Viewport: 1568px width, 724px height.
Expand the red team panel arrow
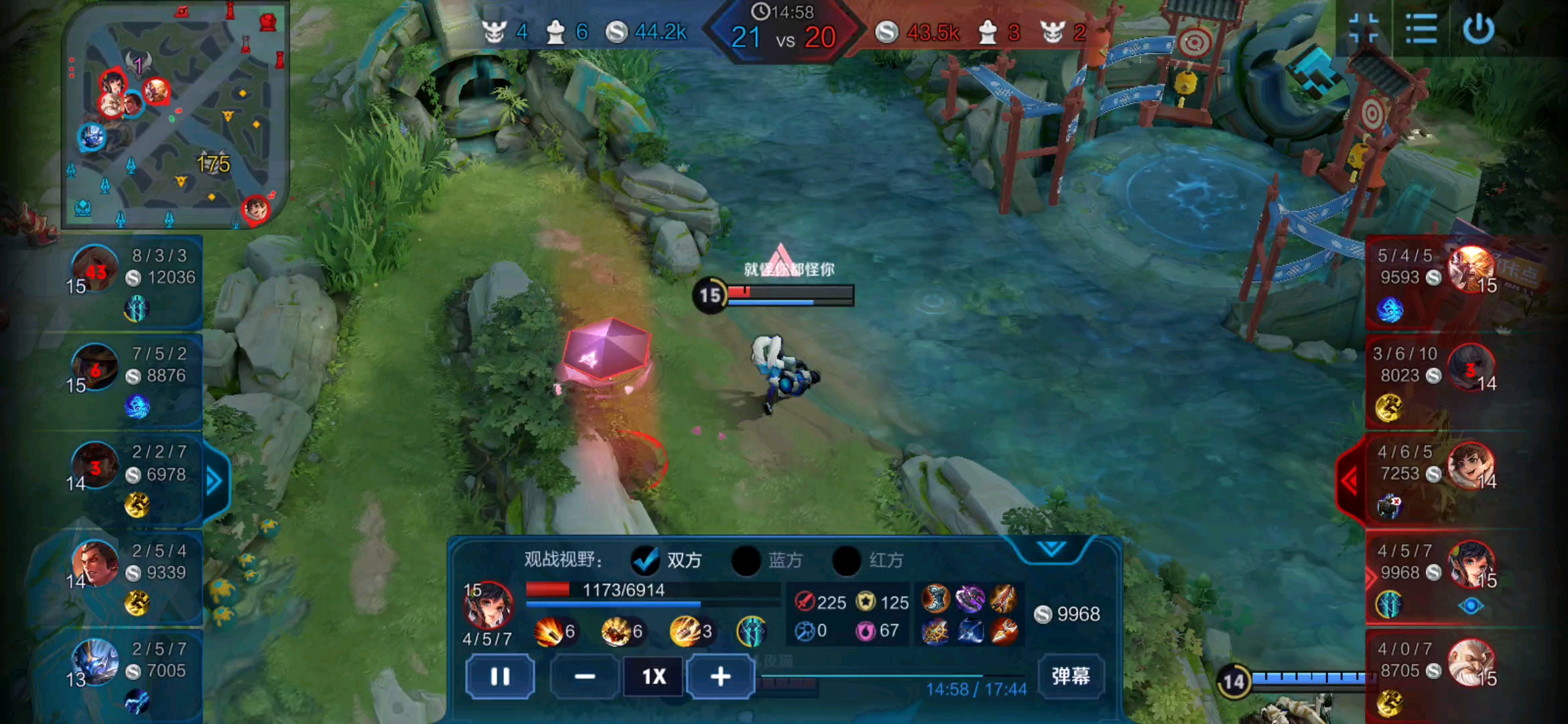click(x=1350, y=480)
